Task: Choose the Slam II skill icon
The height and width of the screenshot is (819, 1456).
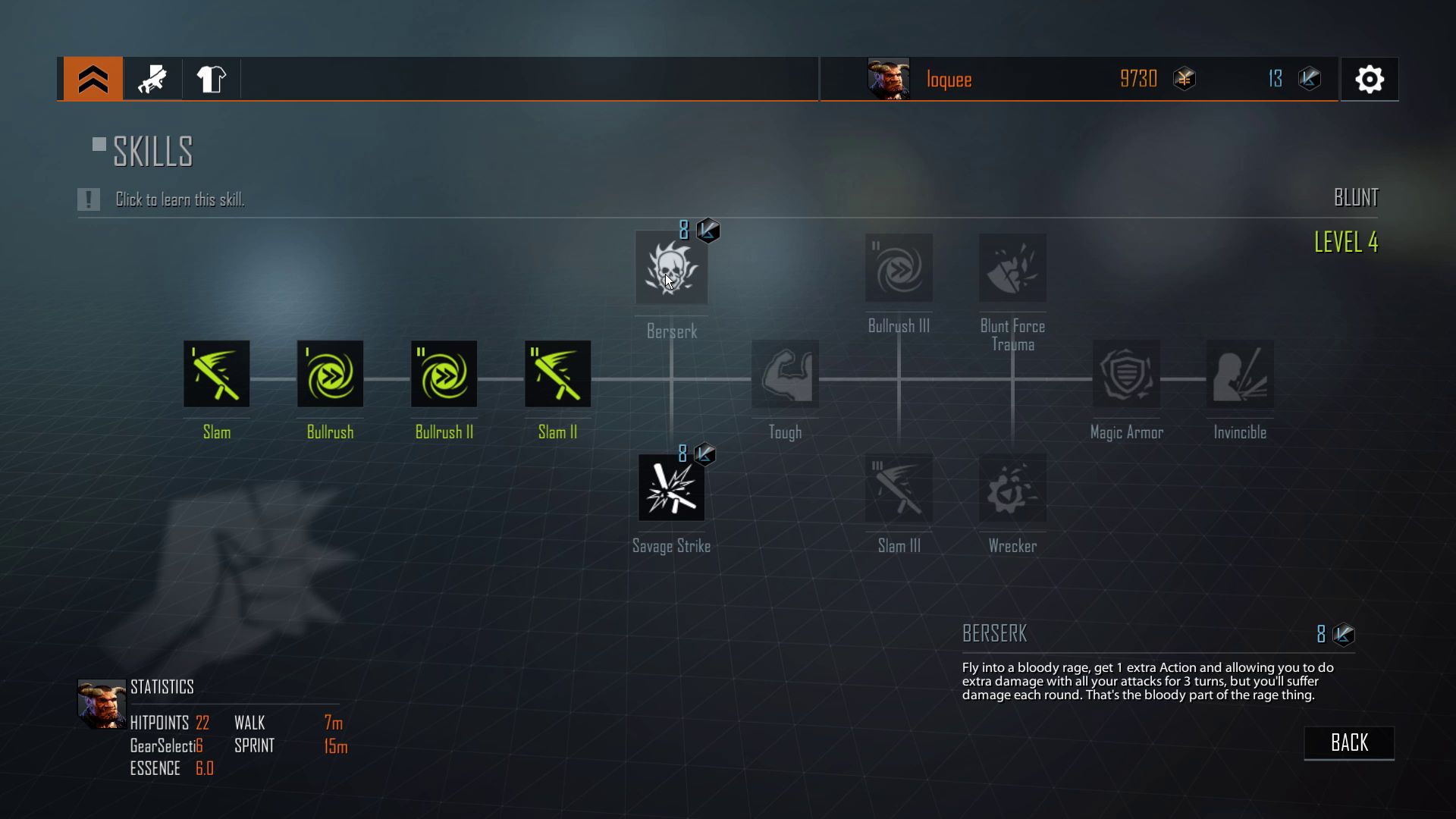Action: pyautogui.click(x=558, y=374)
